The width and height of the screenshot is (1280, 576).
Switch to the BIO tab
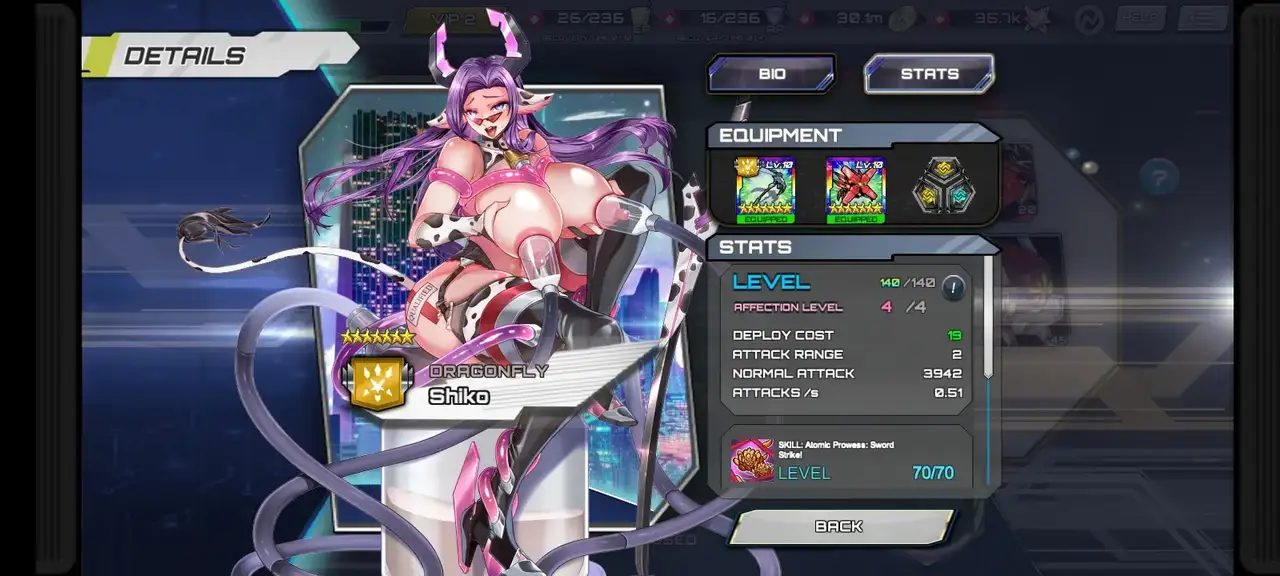click(771, 74)
